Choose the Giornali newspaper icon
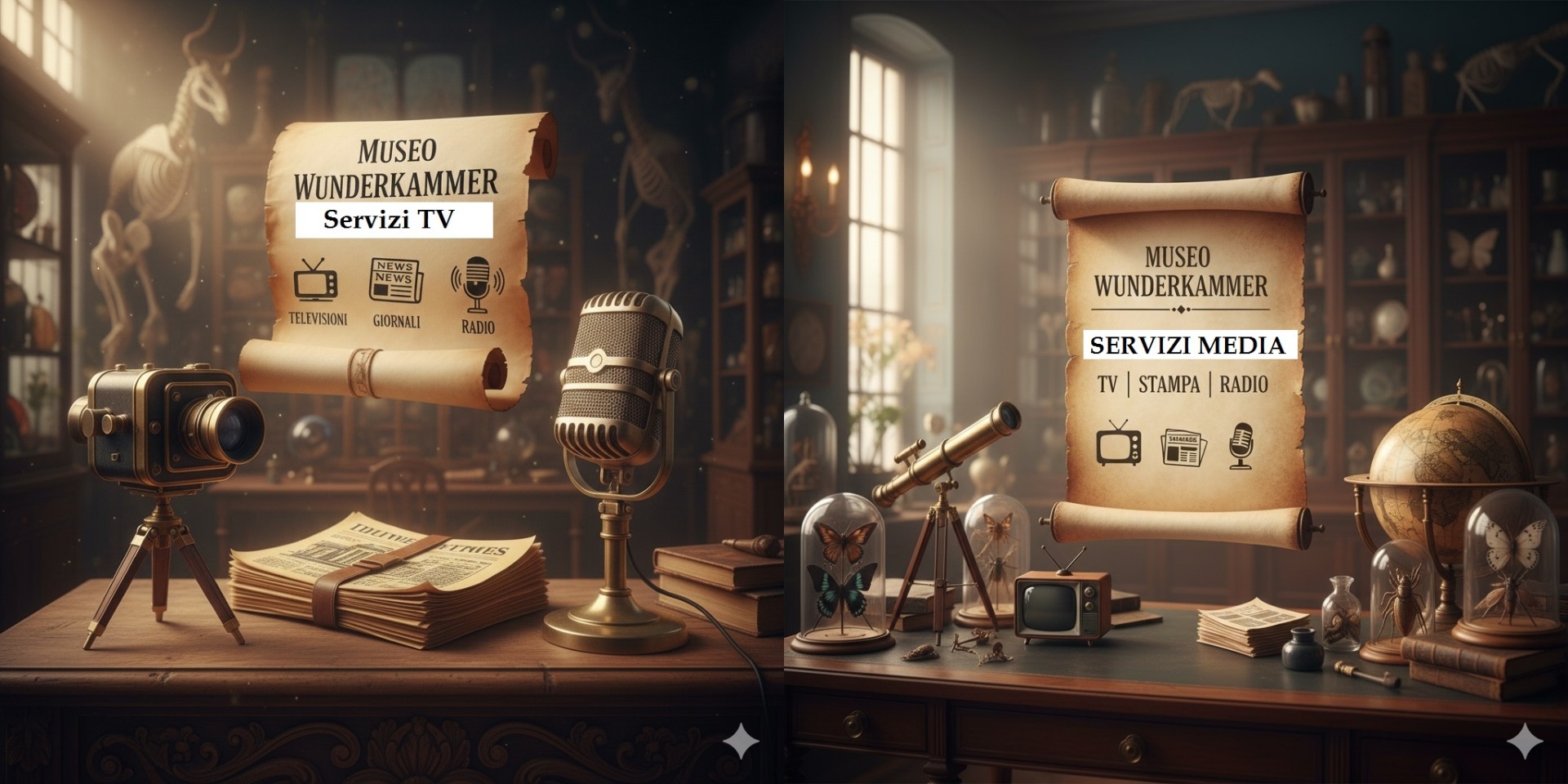The image size is (1568, 784). tap(395, 280)
